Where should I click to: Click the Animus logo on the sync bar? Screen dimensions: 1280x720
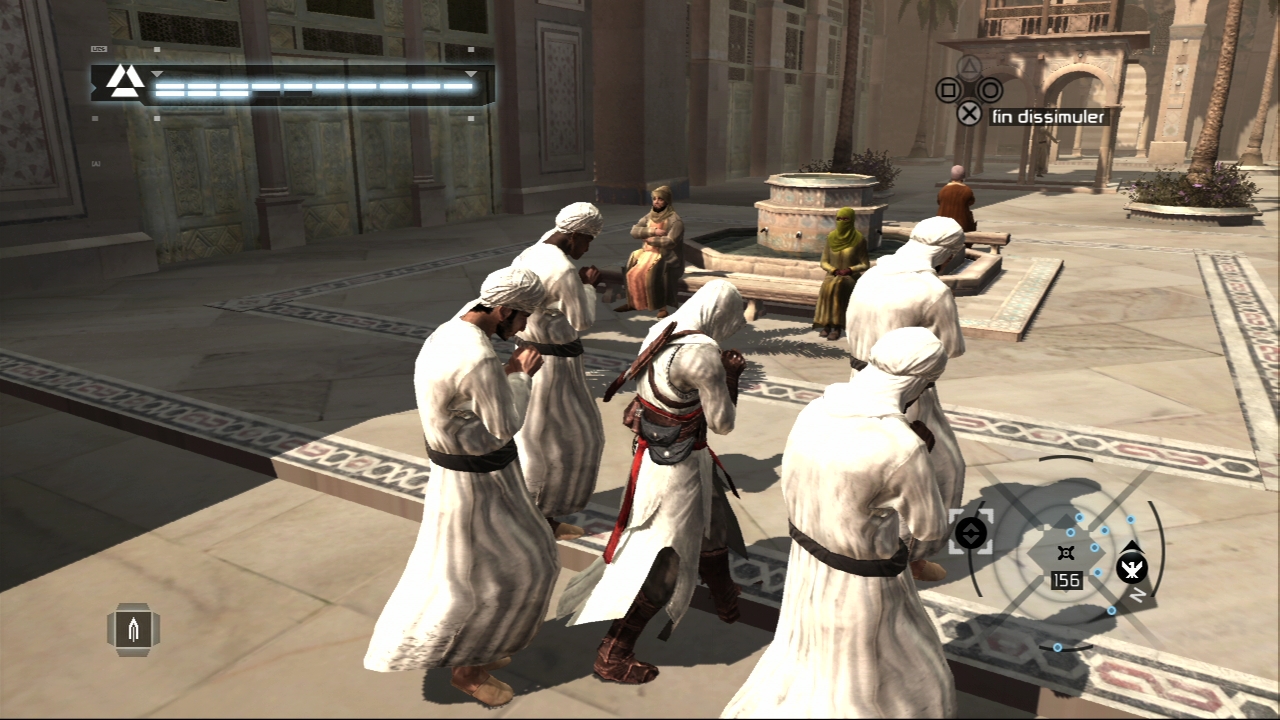click(x=125, y=82)
